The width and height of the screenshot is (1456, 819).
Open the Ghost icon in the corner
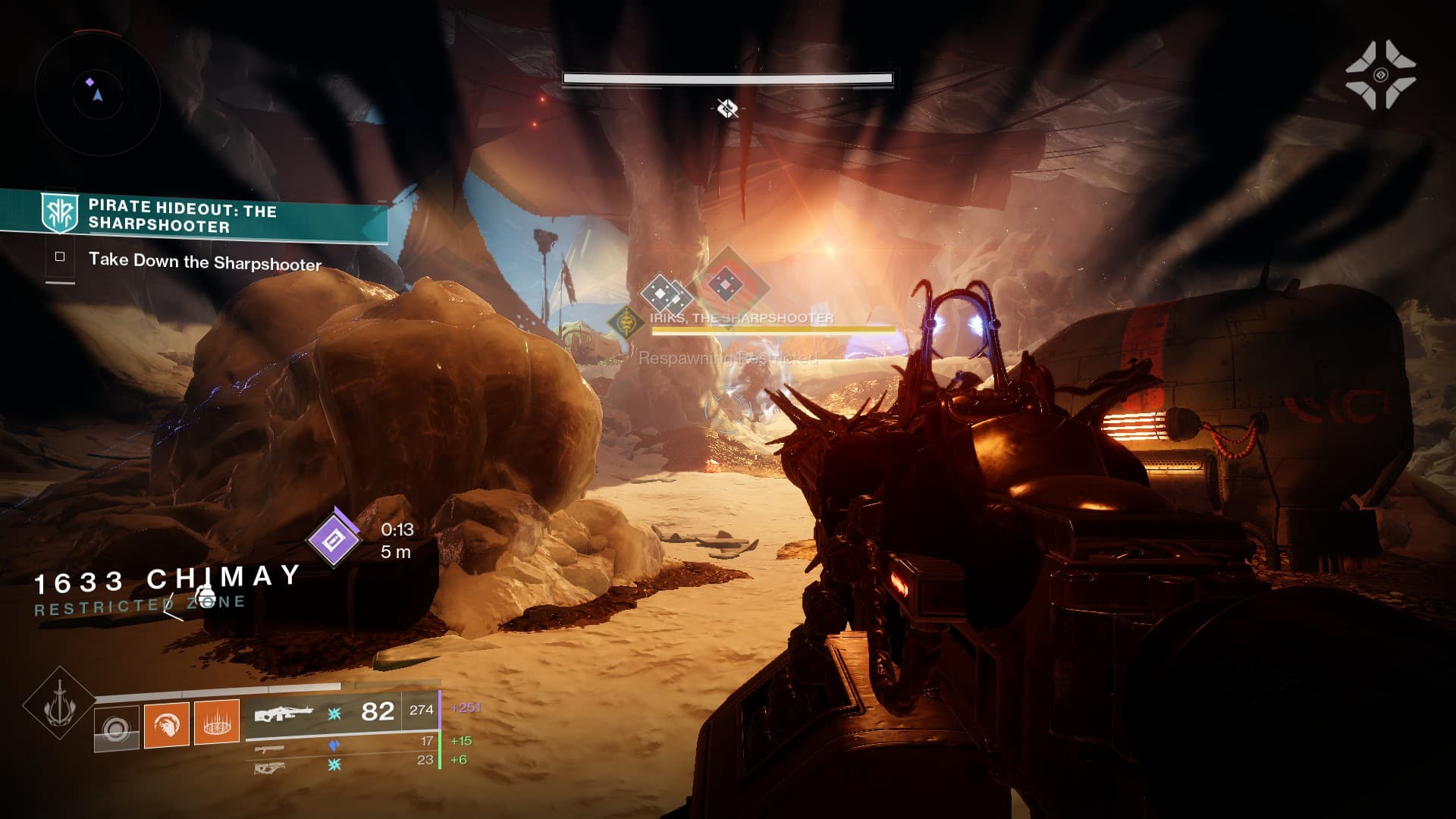[x=1380, y=74]
